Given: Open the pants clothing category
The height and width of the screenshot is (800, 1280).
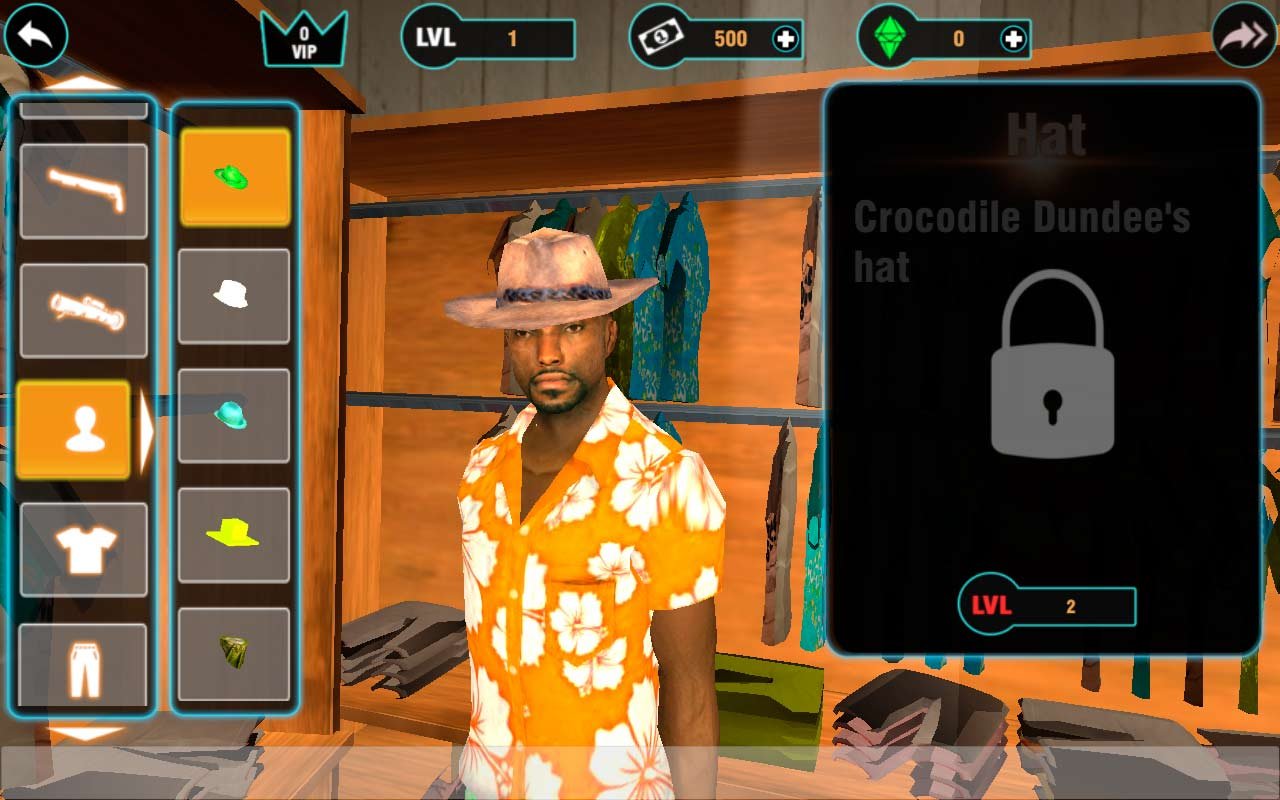Looking at the screenshot, I should [84, 665].
